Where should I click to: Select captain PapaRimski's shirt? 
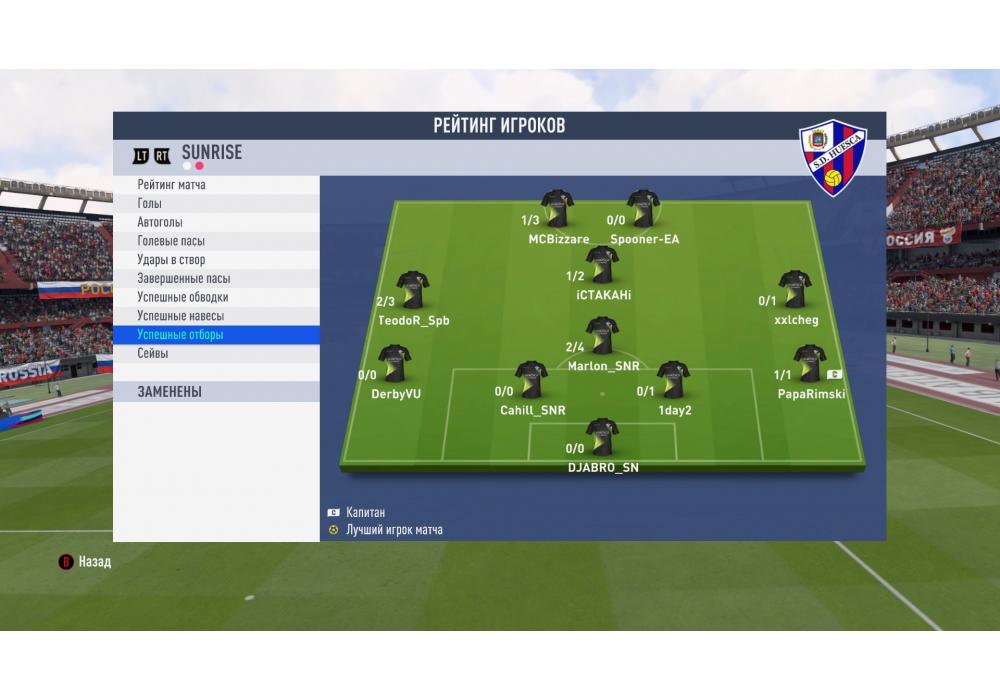(x=809, y=364)
